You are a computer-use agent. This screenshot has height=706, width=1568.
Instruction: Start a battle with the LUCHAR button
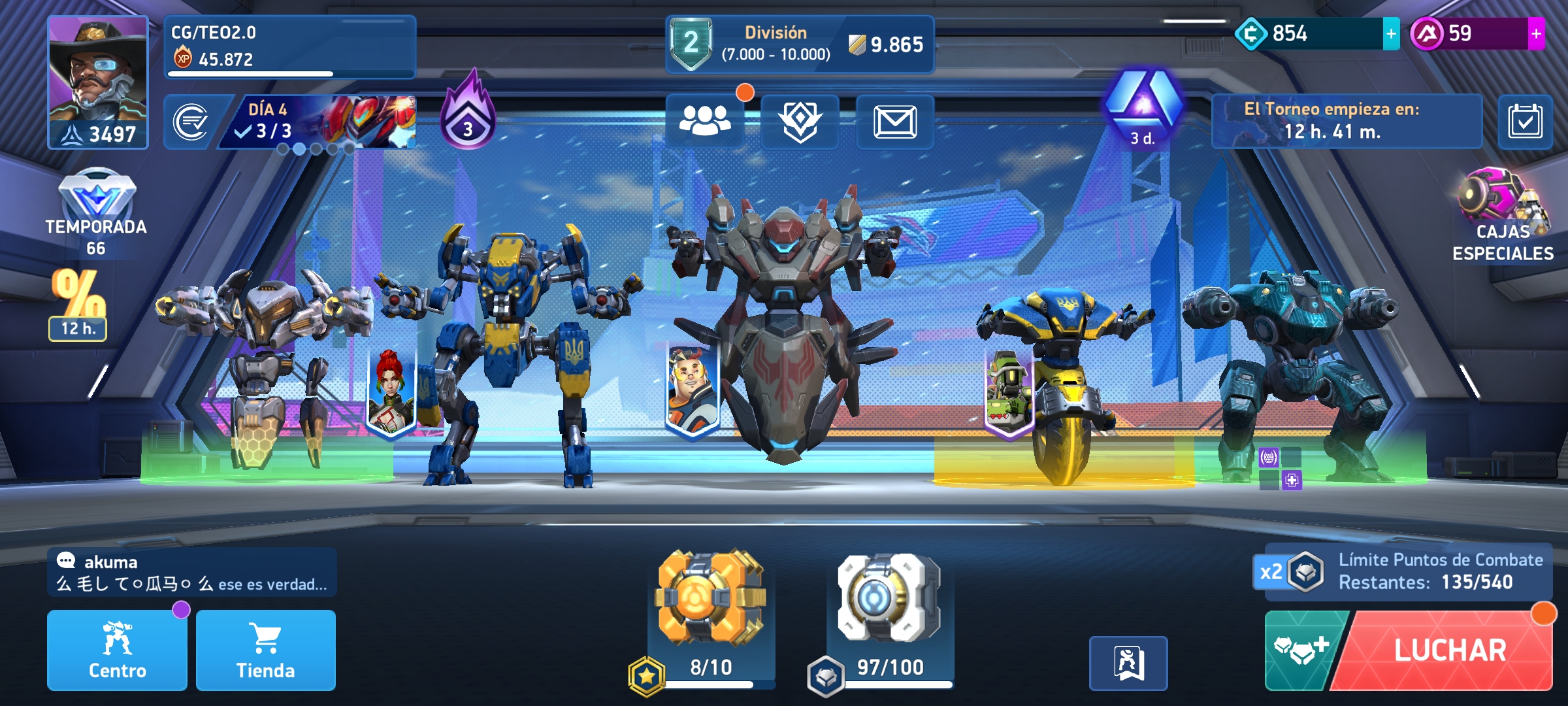(x=1449, y=650)
